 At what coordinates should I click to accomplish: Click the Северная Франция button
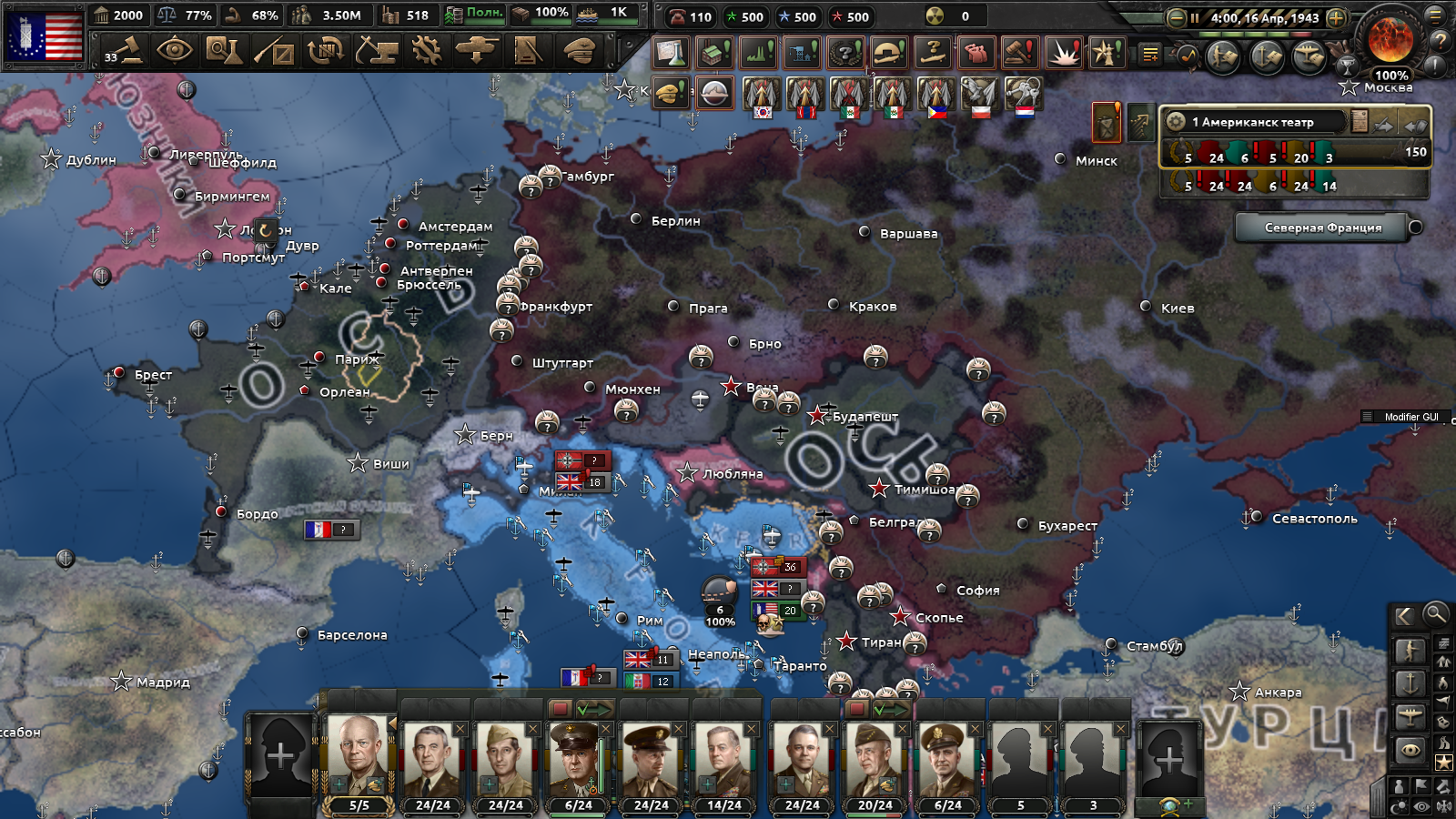coord(1322,227)
